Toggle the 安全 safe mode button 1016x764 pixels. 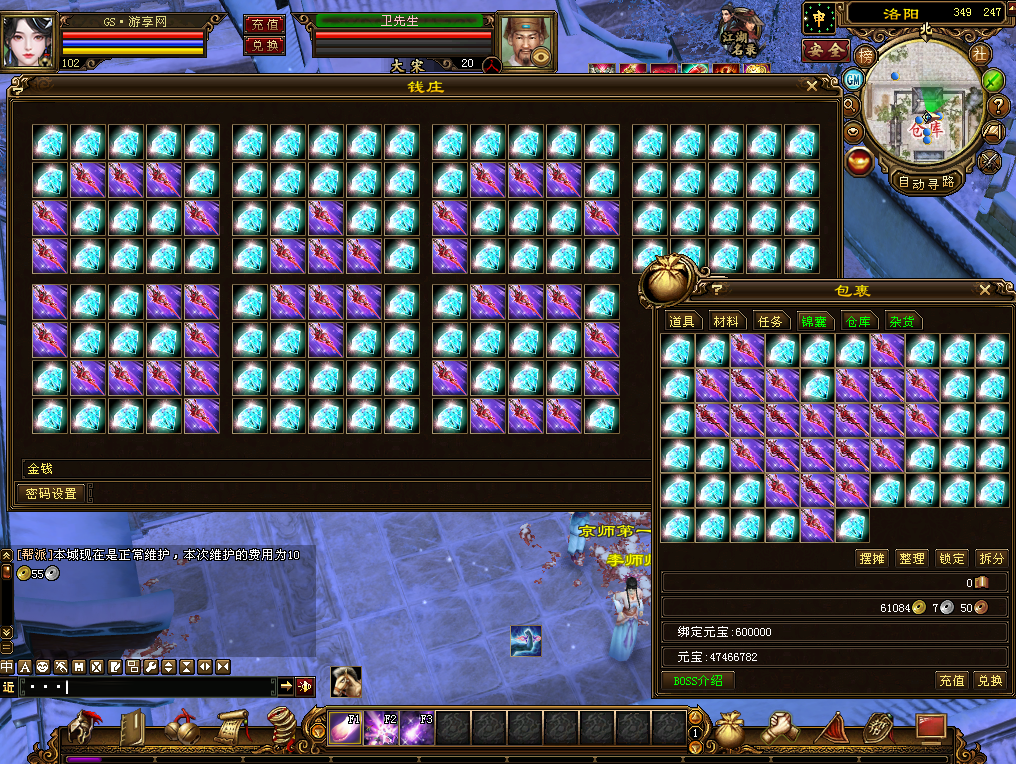(825, 48)
